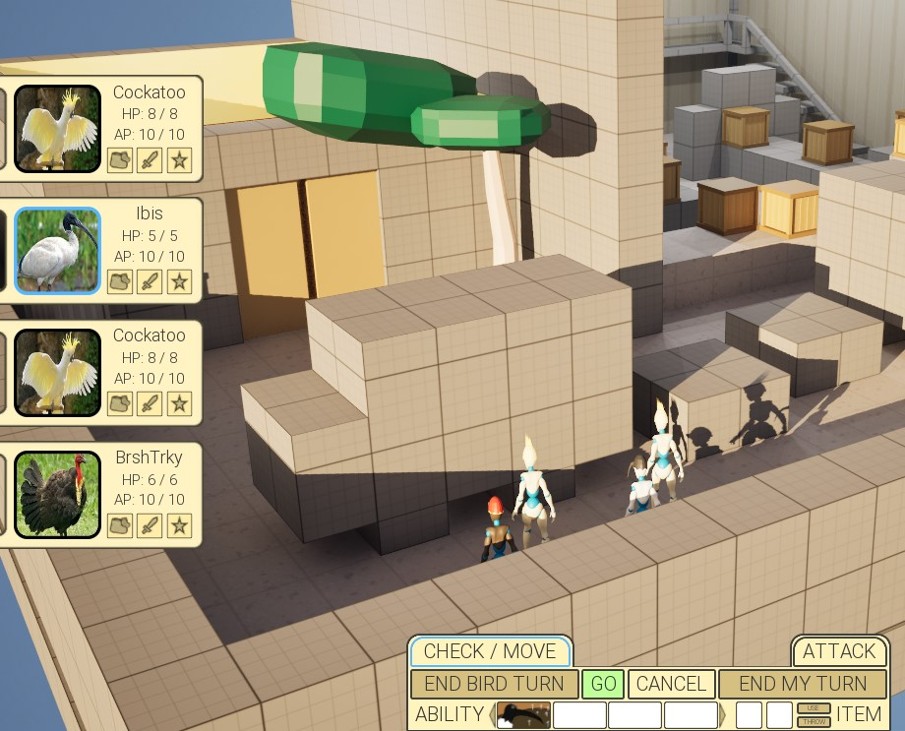Cancel the current action
The width and height of the screenshot is (905, 731).
click(x=671, y=684)
